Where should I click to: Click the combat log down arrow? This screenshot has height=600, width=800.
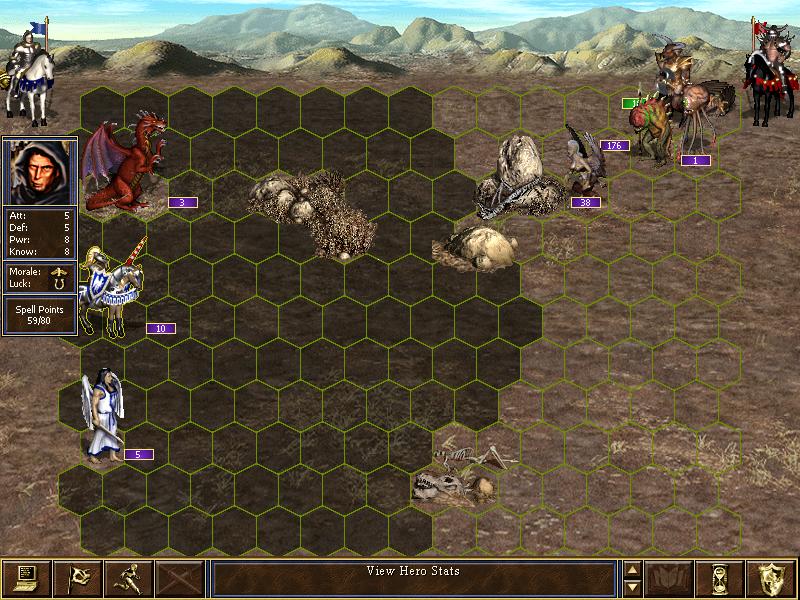631,586
